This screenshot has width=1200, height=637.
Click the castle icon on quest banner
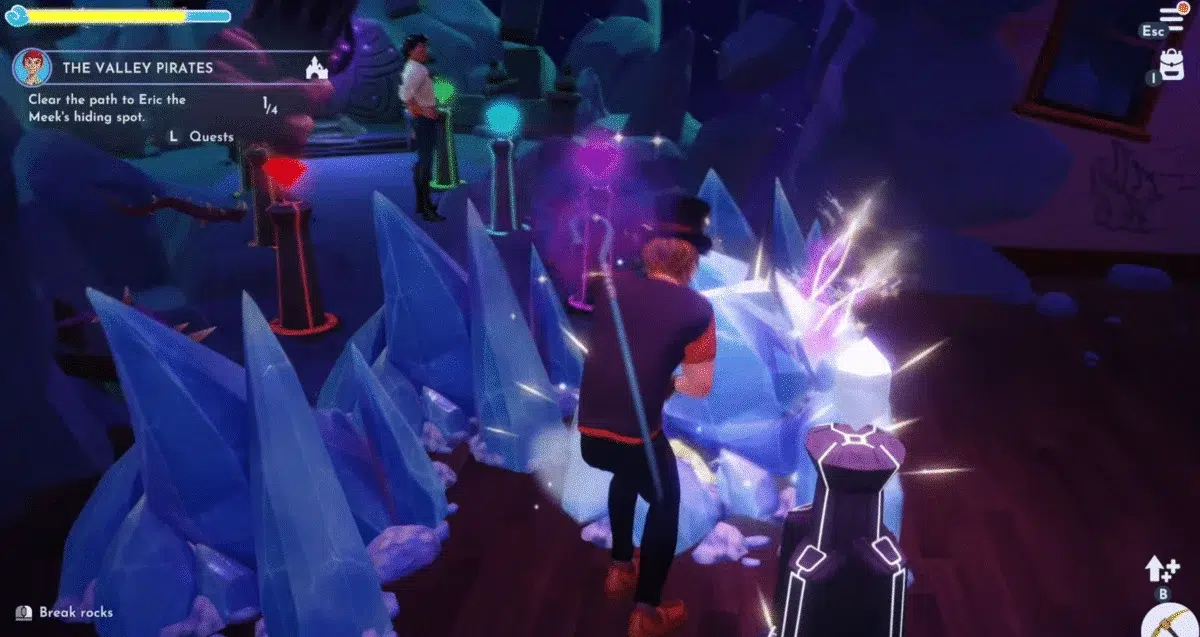316,68
